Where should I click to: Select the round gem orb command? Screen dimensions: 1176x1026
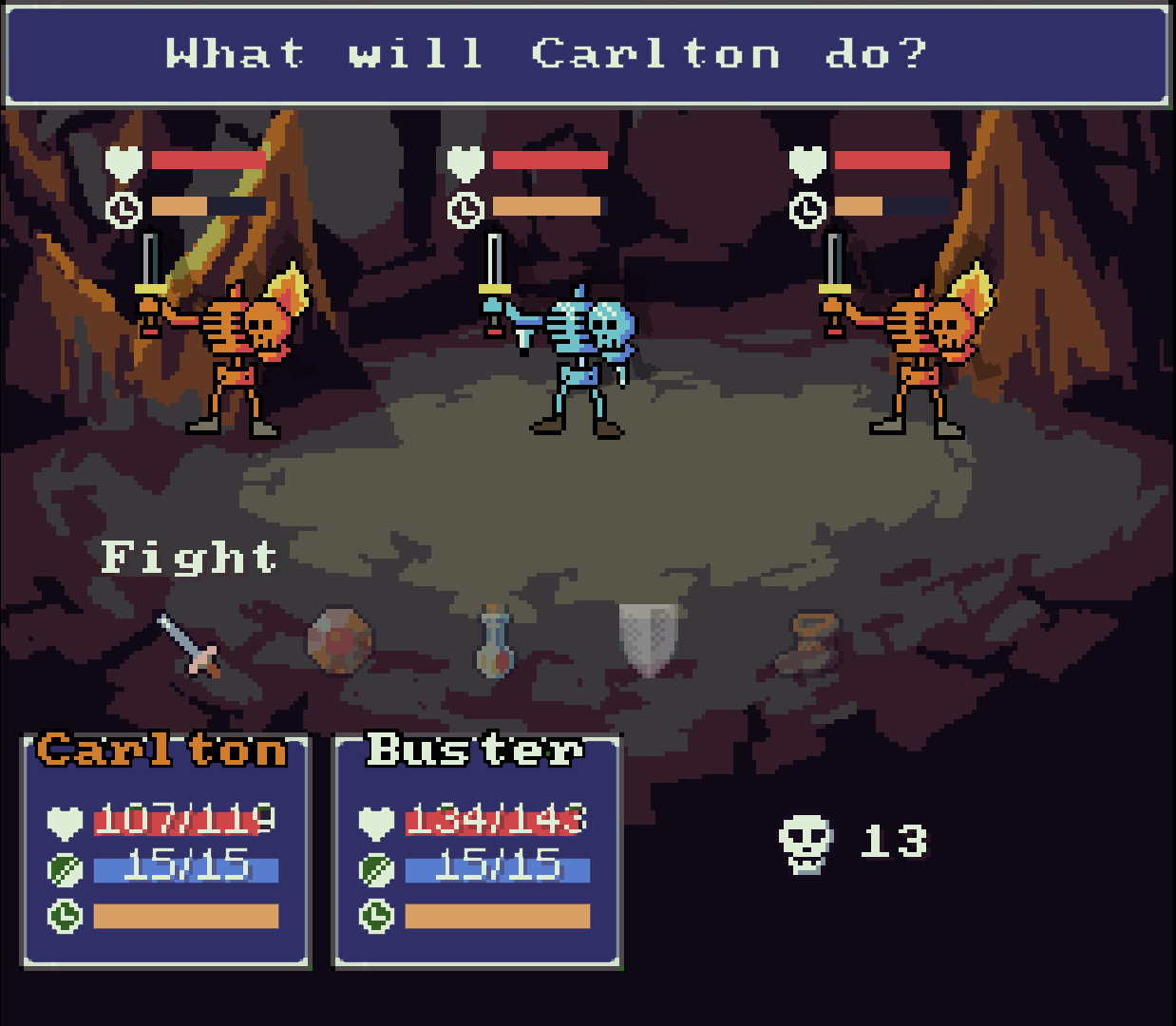[339, 641]
